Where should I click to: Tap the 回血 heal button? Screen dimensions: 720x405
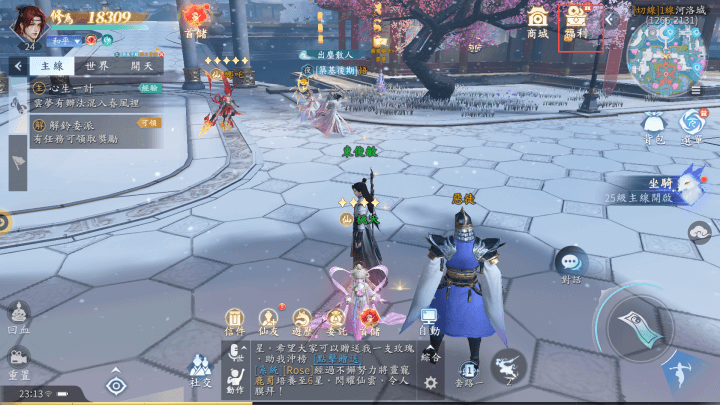pos(18,317)
